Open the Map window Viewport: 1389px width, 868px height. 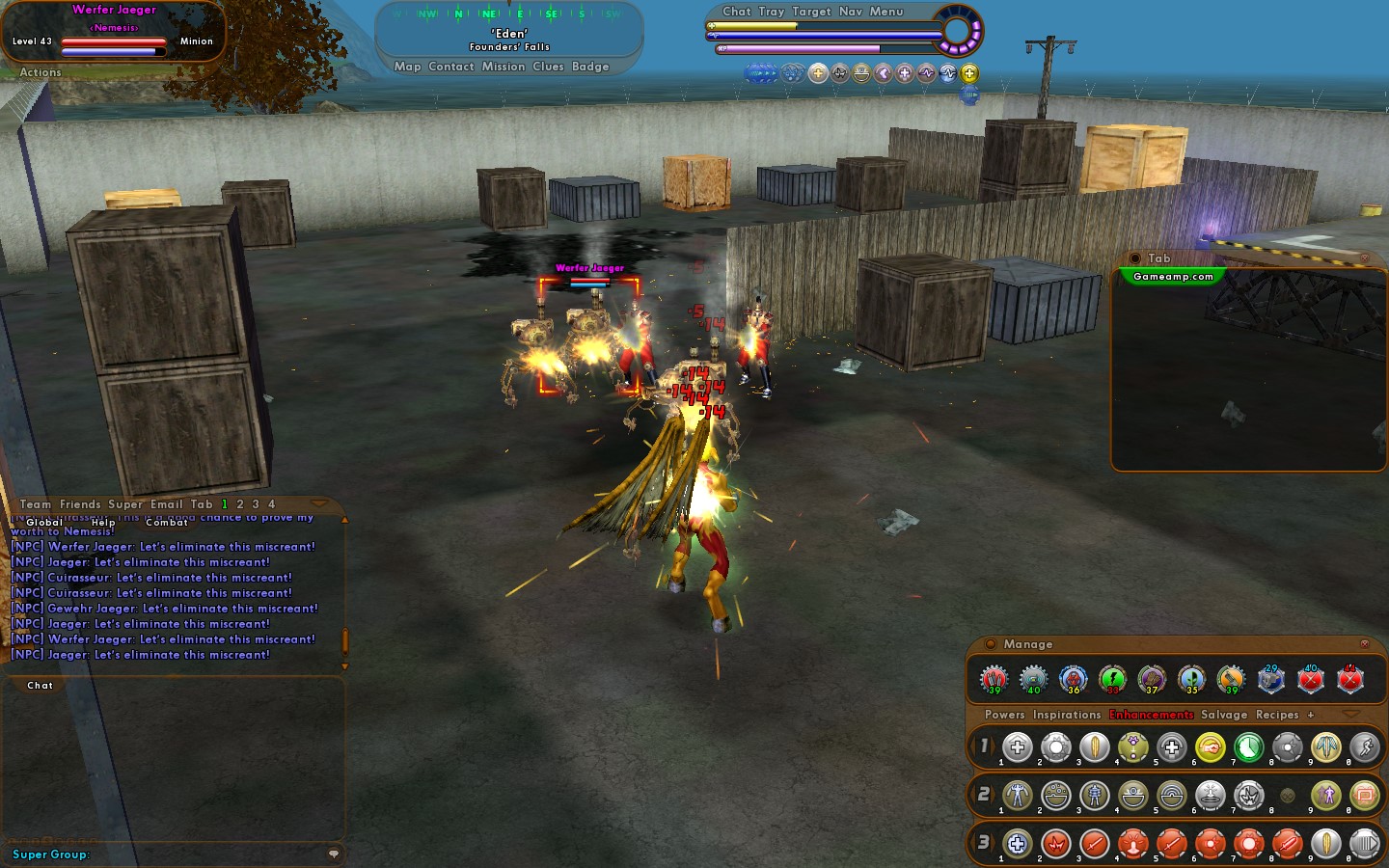[407, 67]
